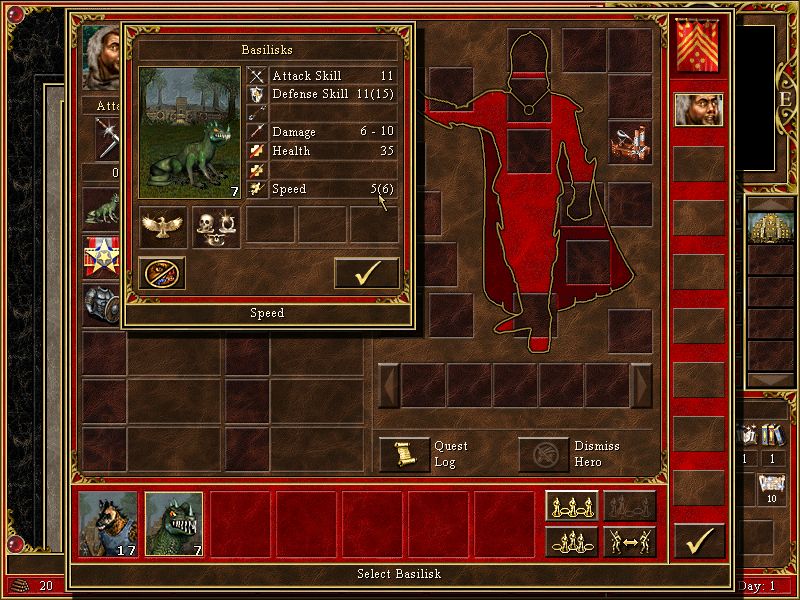Show earlier backpack artifacts with left arrow
The image size is (800, 600).
[x=388, y=386]
